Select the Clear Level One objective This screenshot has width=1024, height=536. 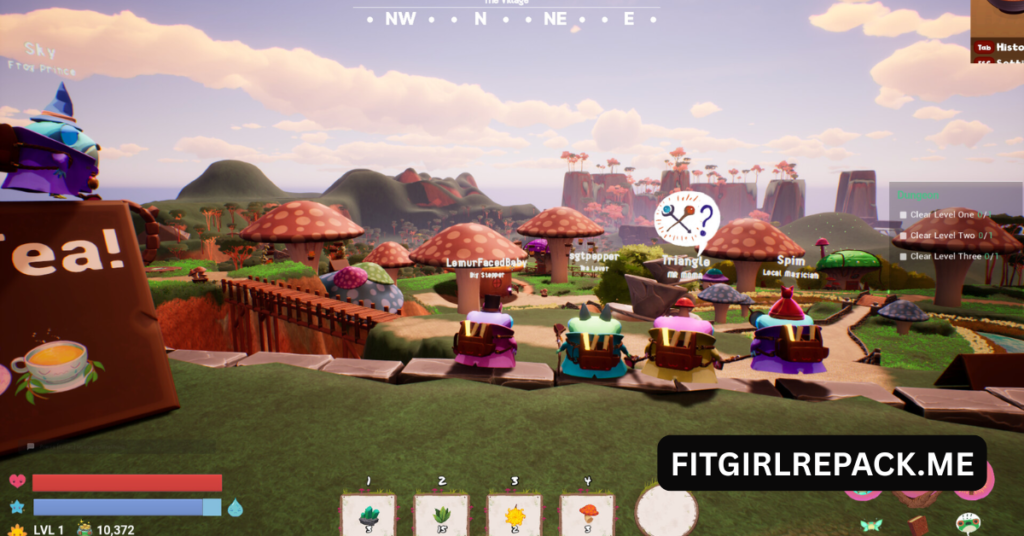tap(944, 214)
